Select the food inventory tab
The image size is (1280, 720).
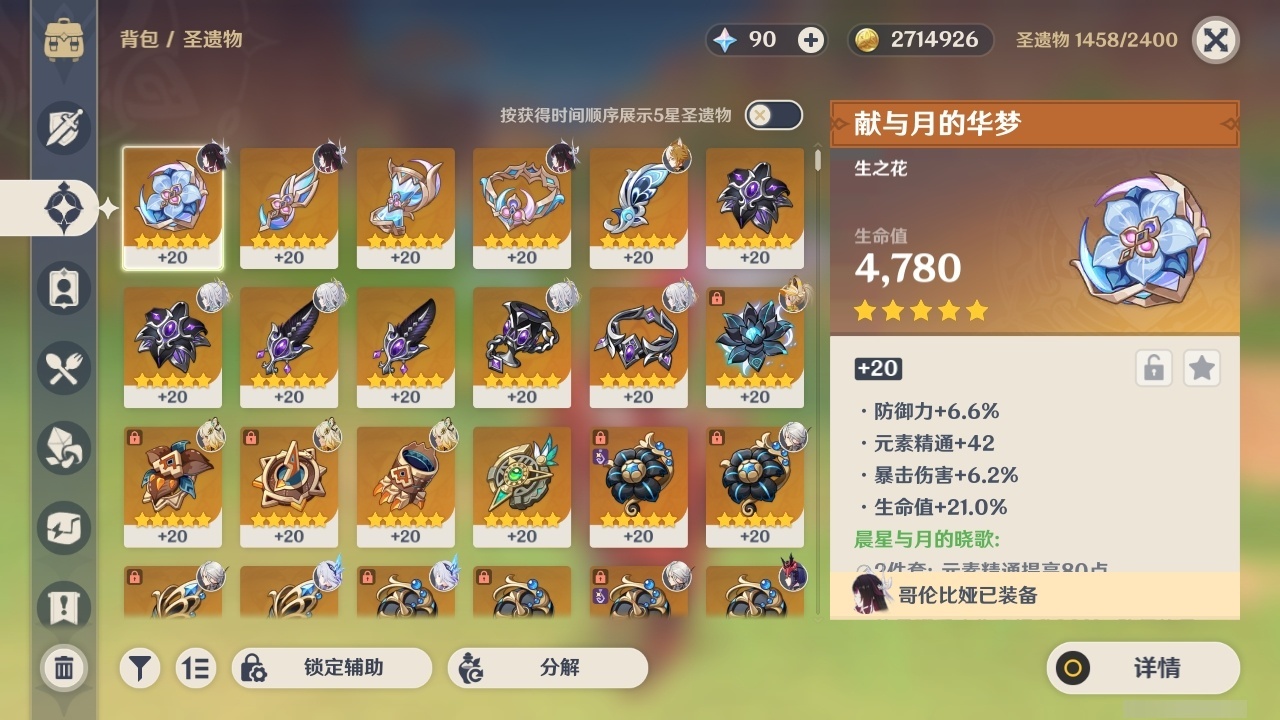(x=63, y=368)
